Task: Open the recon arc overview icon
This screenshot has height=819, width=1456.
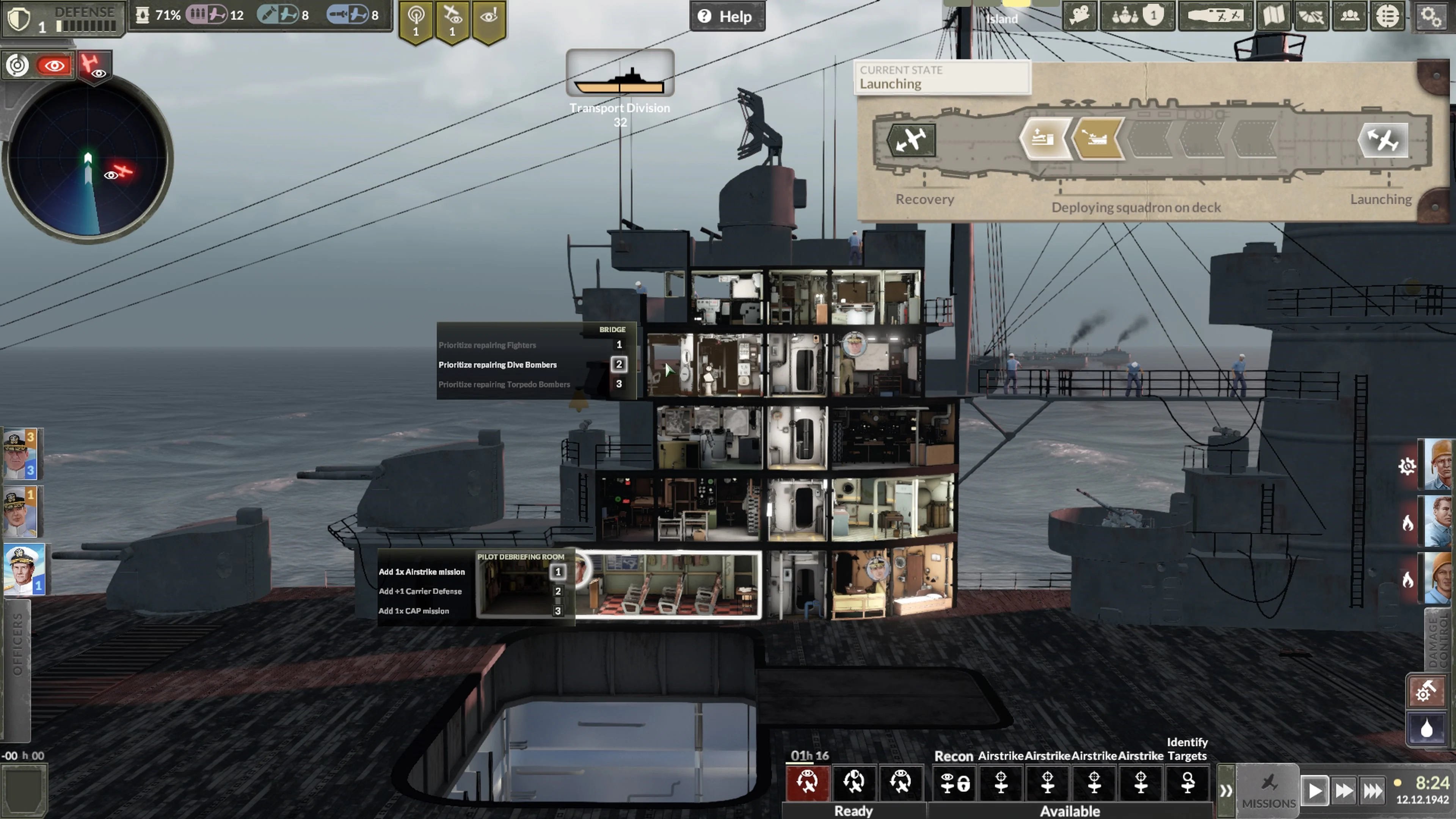Action: 1311,16
